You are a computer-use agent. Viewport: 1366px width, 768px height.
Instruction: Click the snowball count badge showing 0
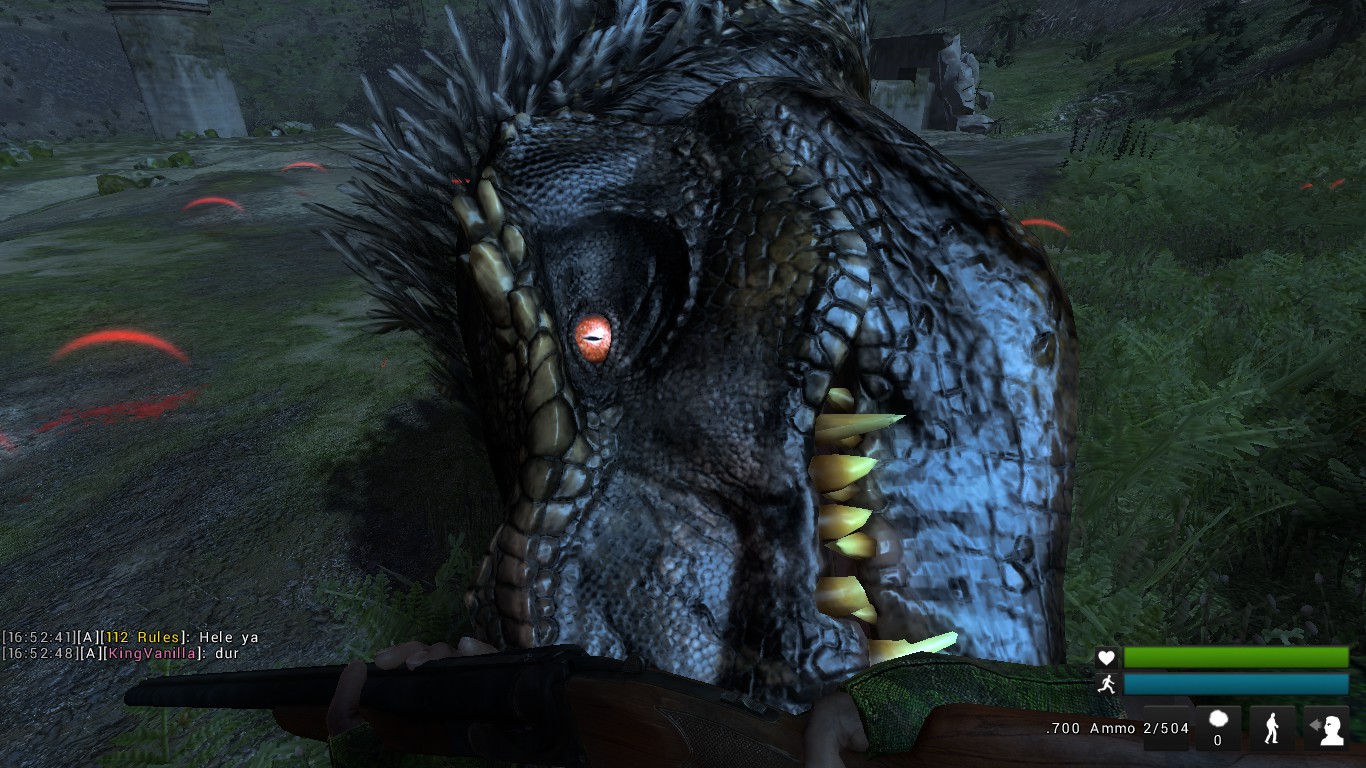click(x=1218, y=740)
